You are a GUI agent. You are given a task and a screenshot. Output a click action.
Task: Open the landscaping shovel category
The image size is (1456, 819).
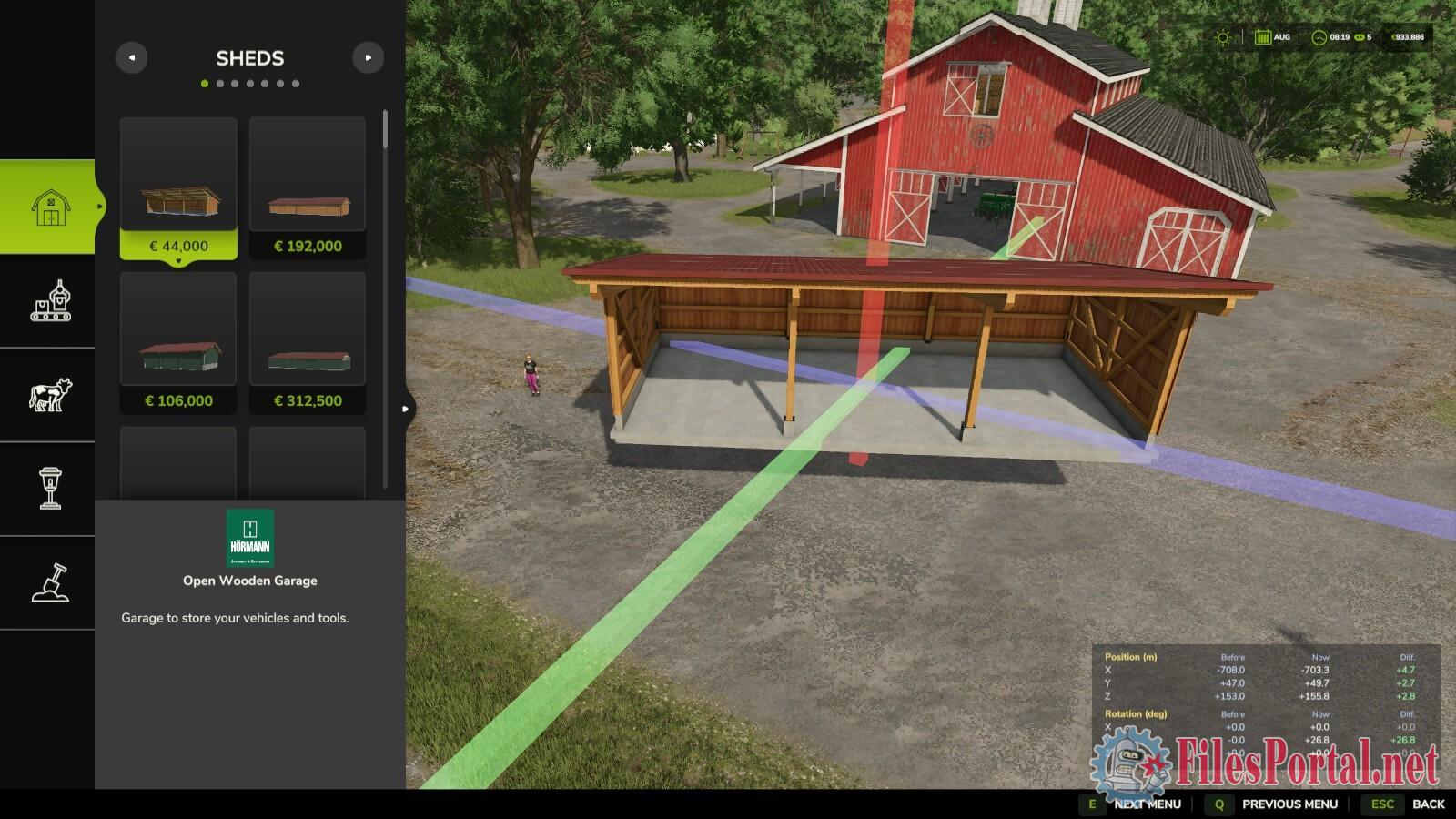[50, 582]
